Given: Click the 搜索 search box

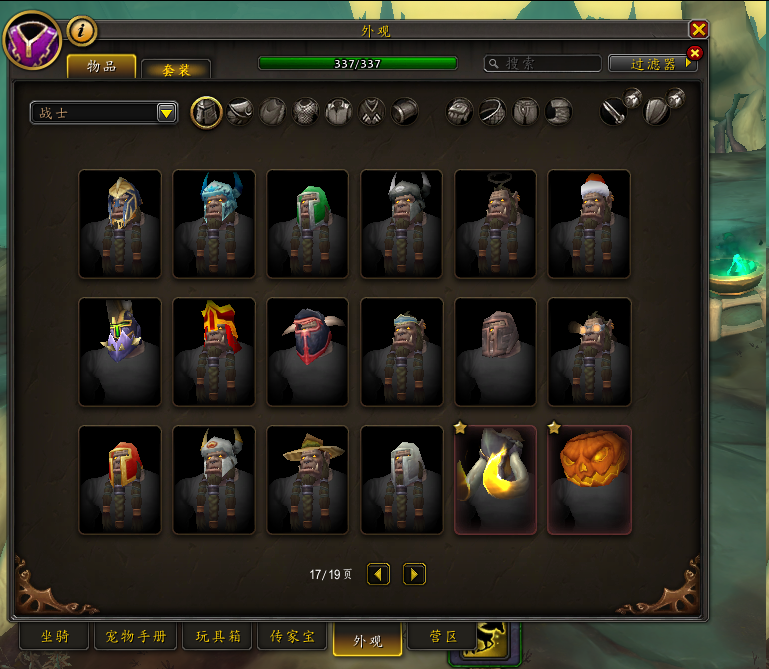Looking at the screenshot, I should pos(541,63).
